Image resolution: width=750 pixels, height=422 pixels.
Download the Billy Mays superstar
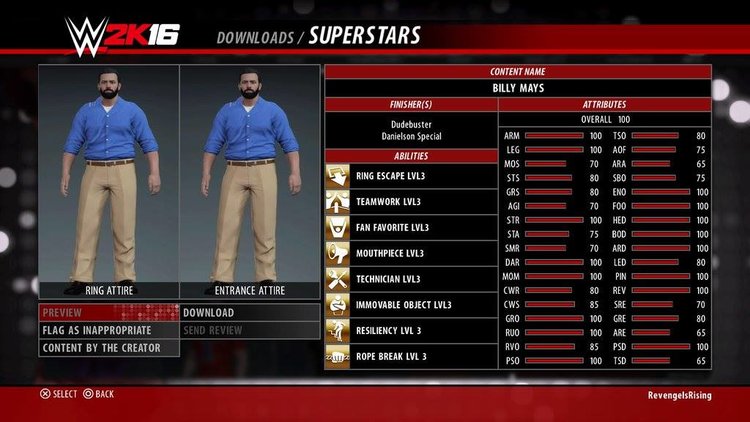250,312
